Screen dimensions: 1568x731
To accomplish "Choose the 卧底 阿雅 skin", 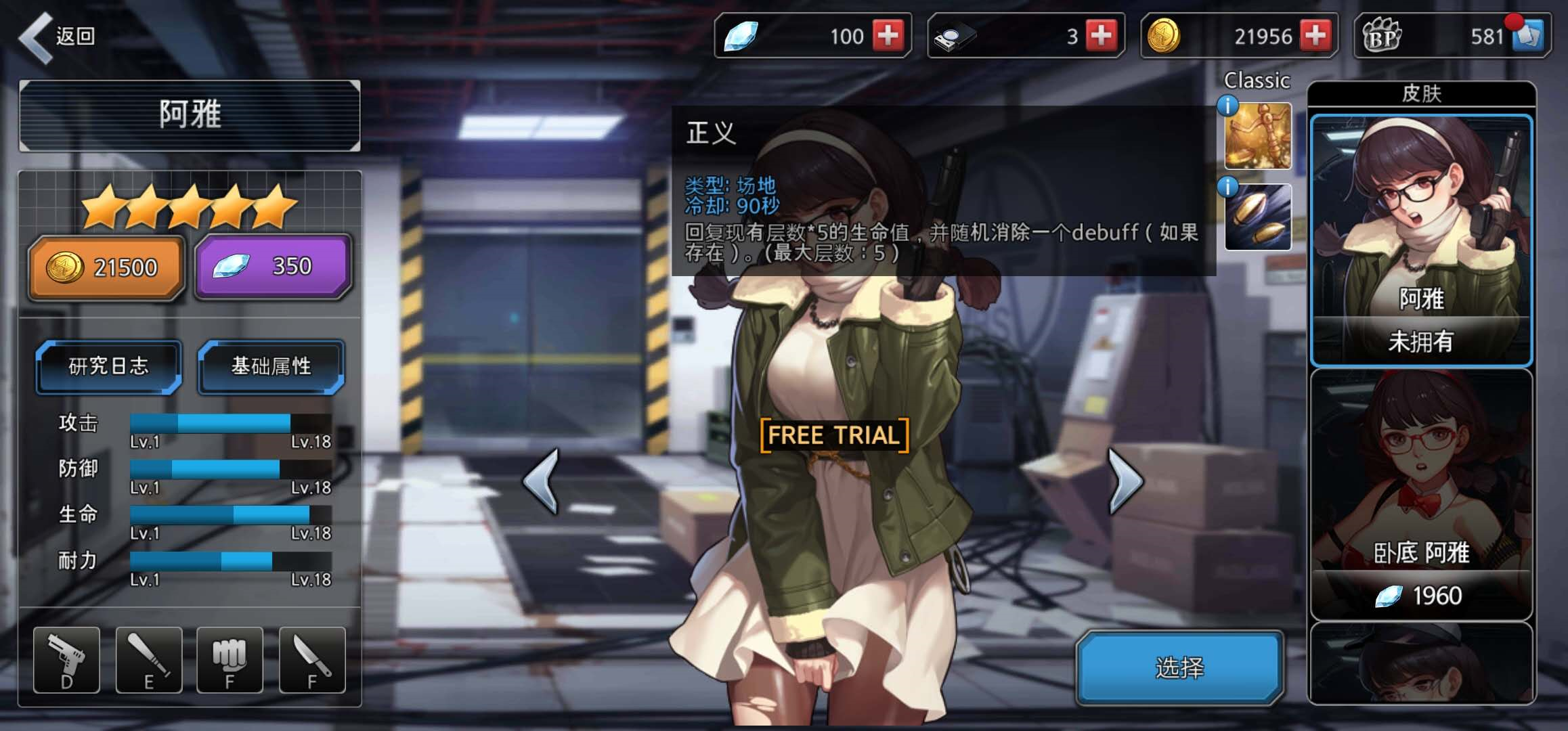I will pyautogui.click(x=1421, y=494).
